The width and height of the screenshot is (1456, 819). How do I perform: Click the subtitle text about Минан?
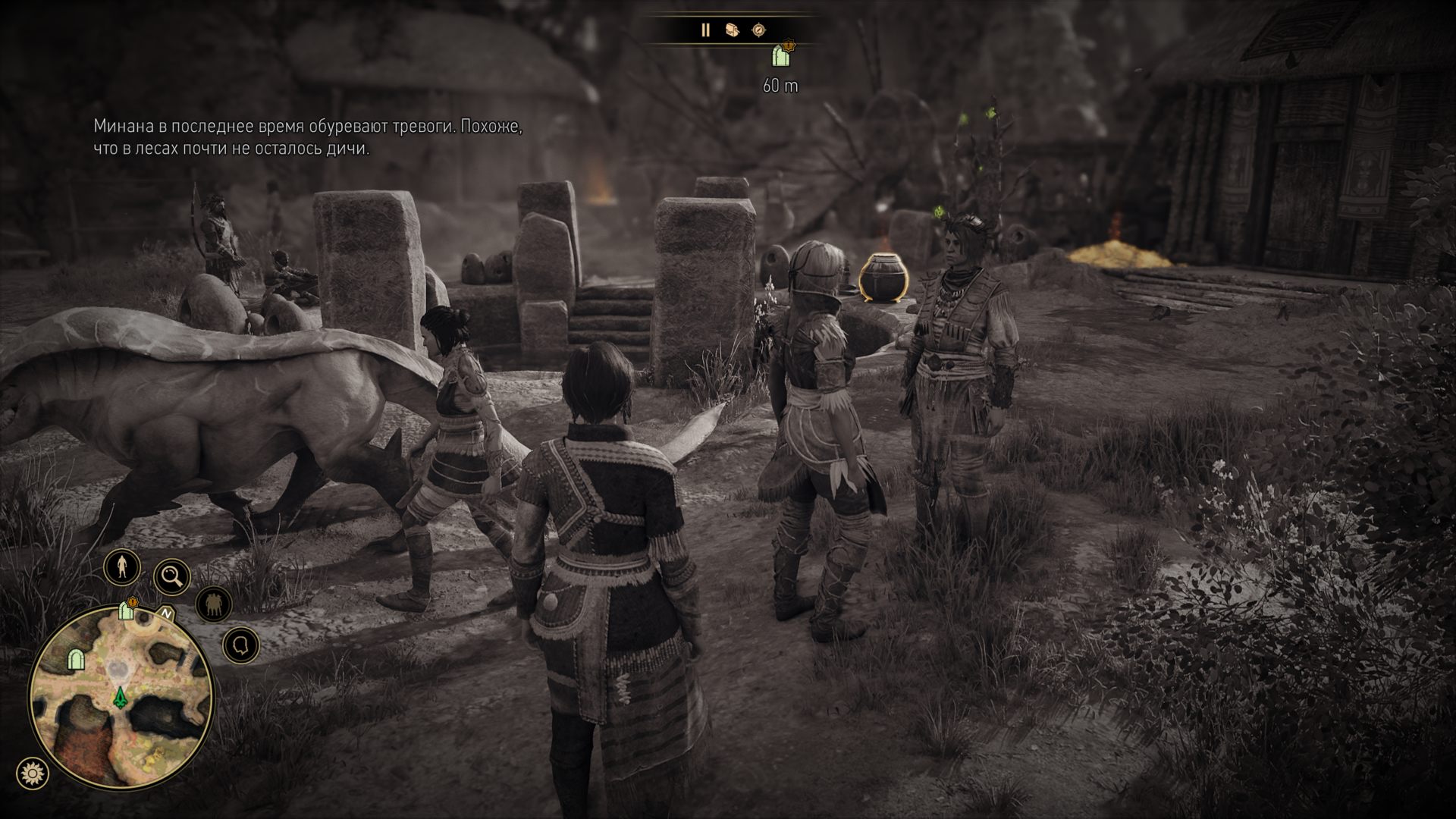pyautogui.click(x=307, y=136)
